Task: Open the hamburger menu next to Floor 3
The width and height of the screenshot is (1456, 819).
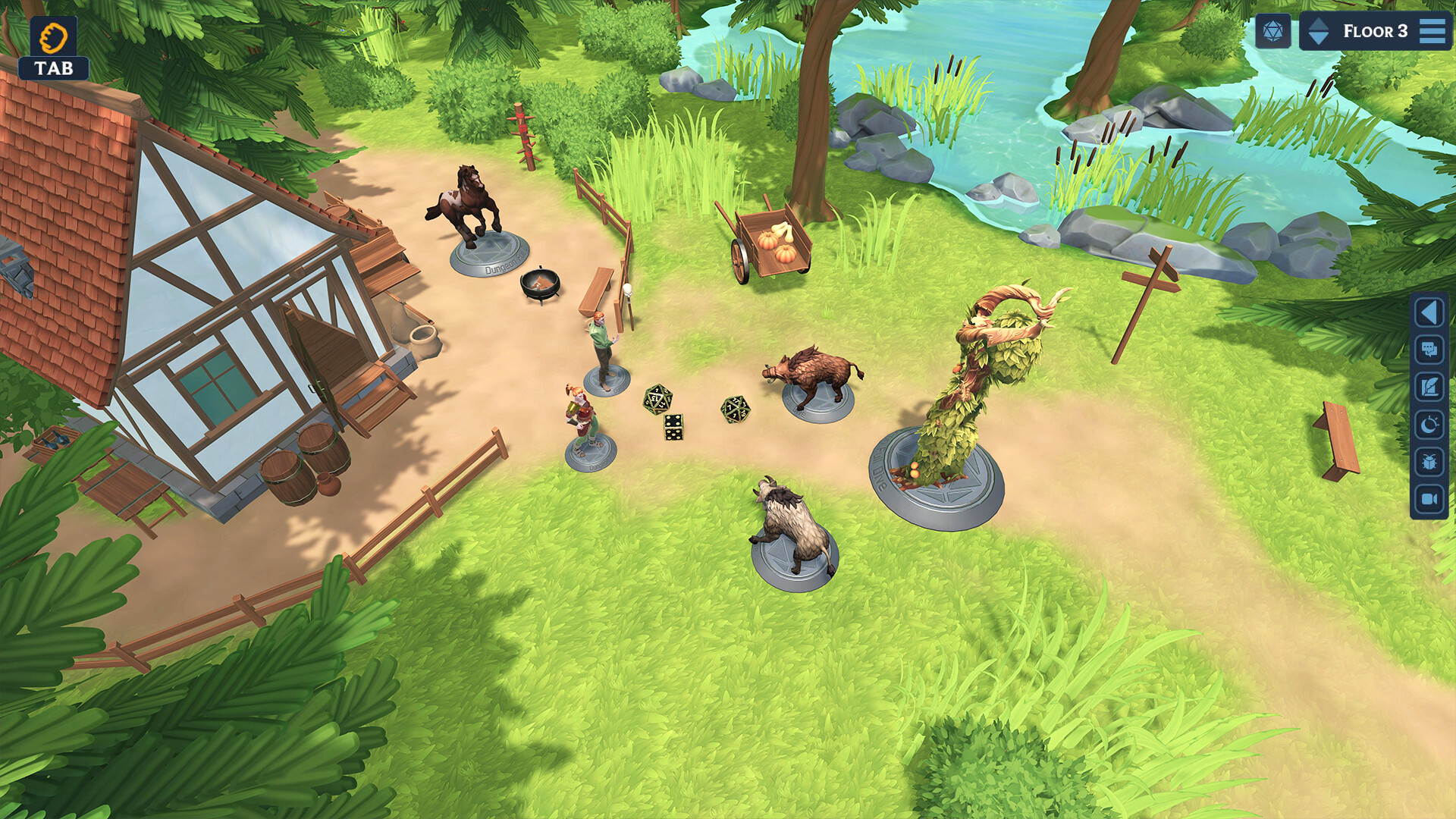Action: tap(1432, 32)
